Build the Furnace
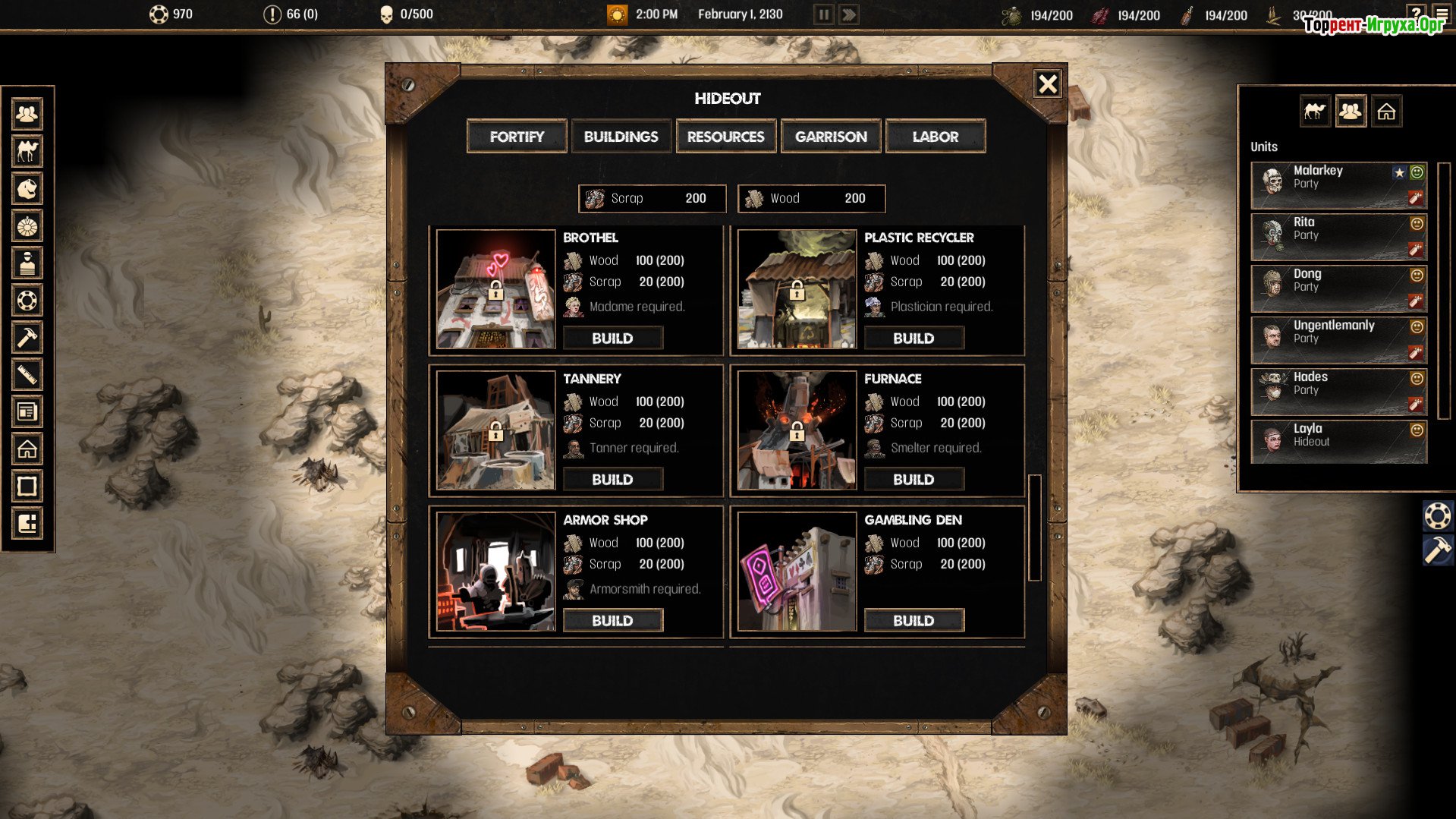Image resolution: width=1456 pixels, height=819 pixels. (x=914, y=480)
